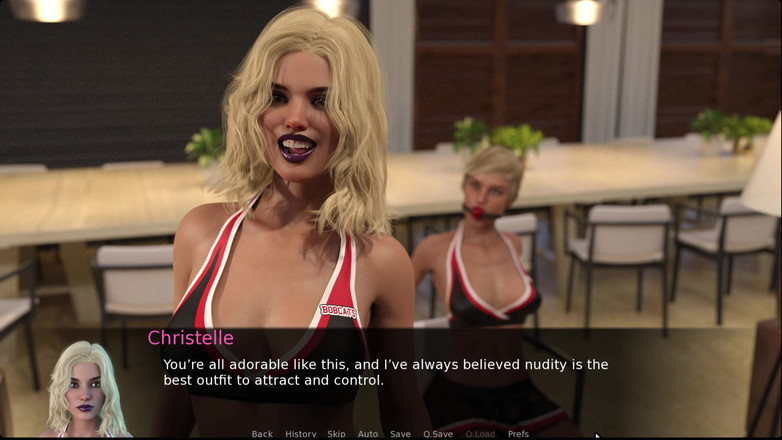
Task: Quick save with Q.Save
Action: (438, 434)
